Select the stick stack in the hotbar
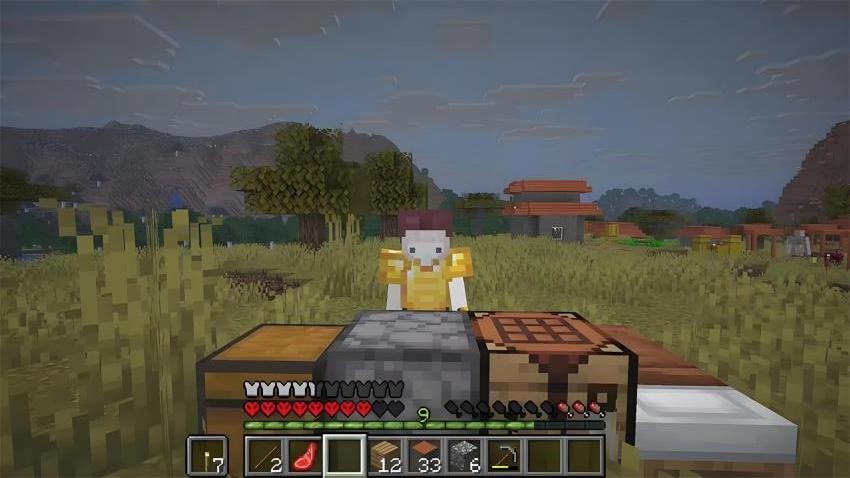Viewport: 850px width, 478px height. coord(267,456)
